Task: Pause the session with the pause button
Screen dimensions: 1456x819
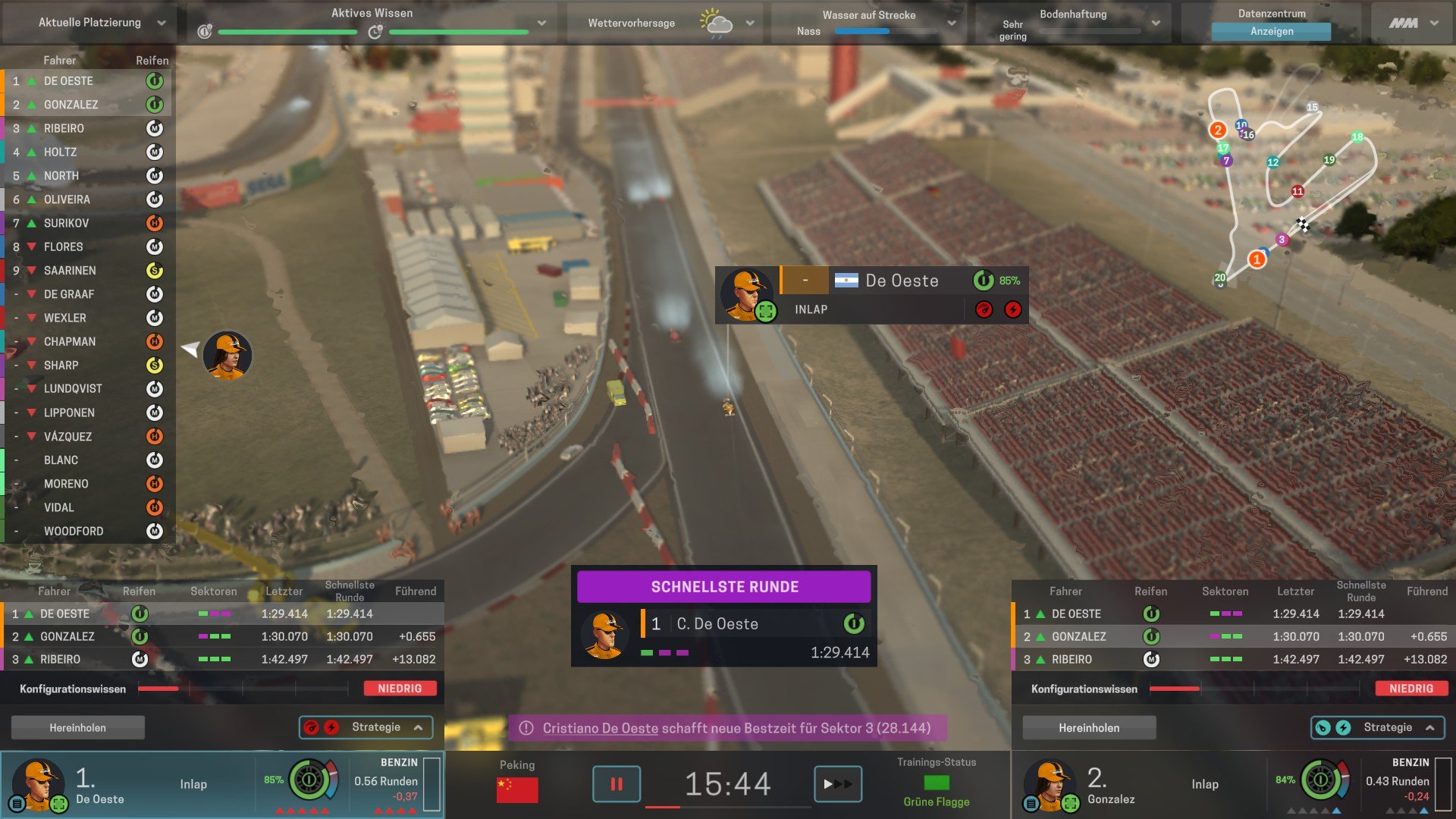Action: [x=616, y=784]
